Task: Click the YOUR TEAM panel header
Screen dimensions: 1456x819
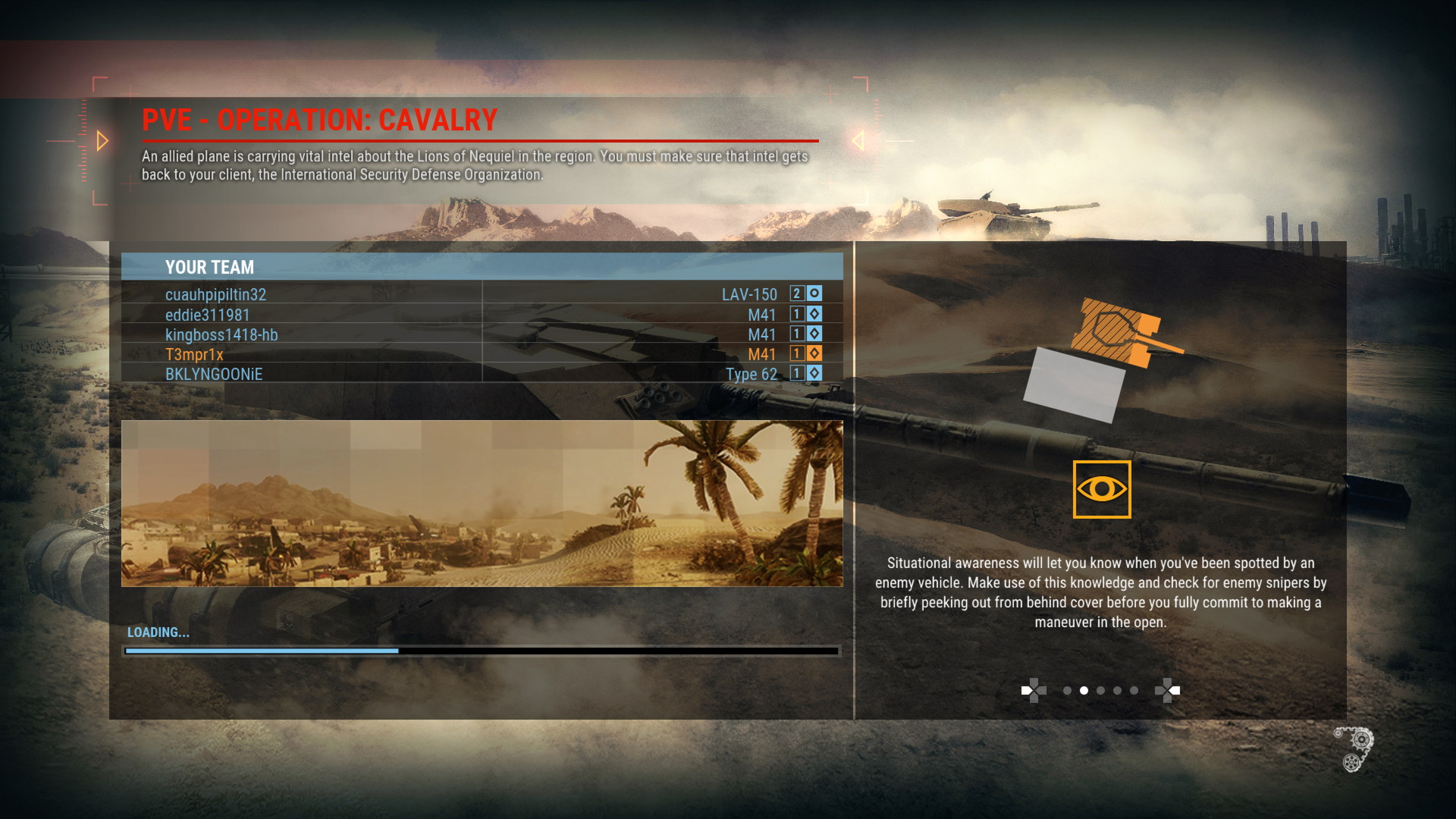Action: coord(209,267)
